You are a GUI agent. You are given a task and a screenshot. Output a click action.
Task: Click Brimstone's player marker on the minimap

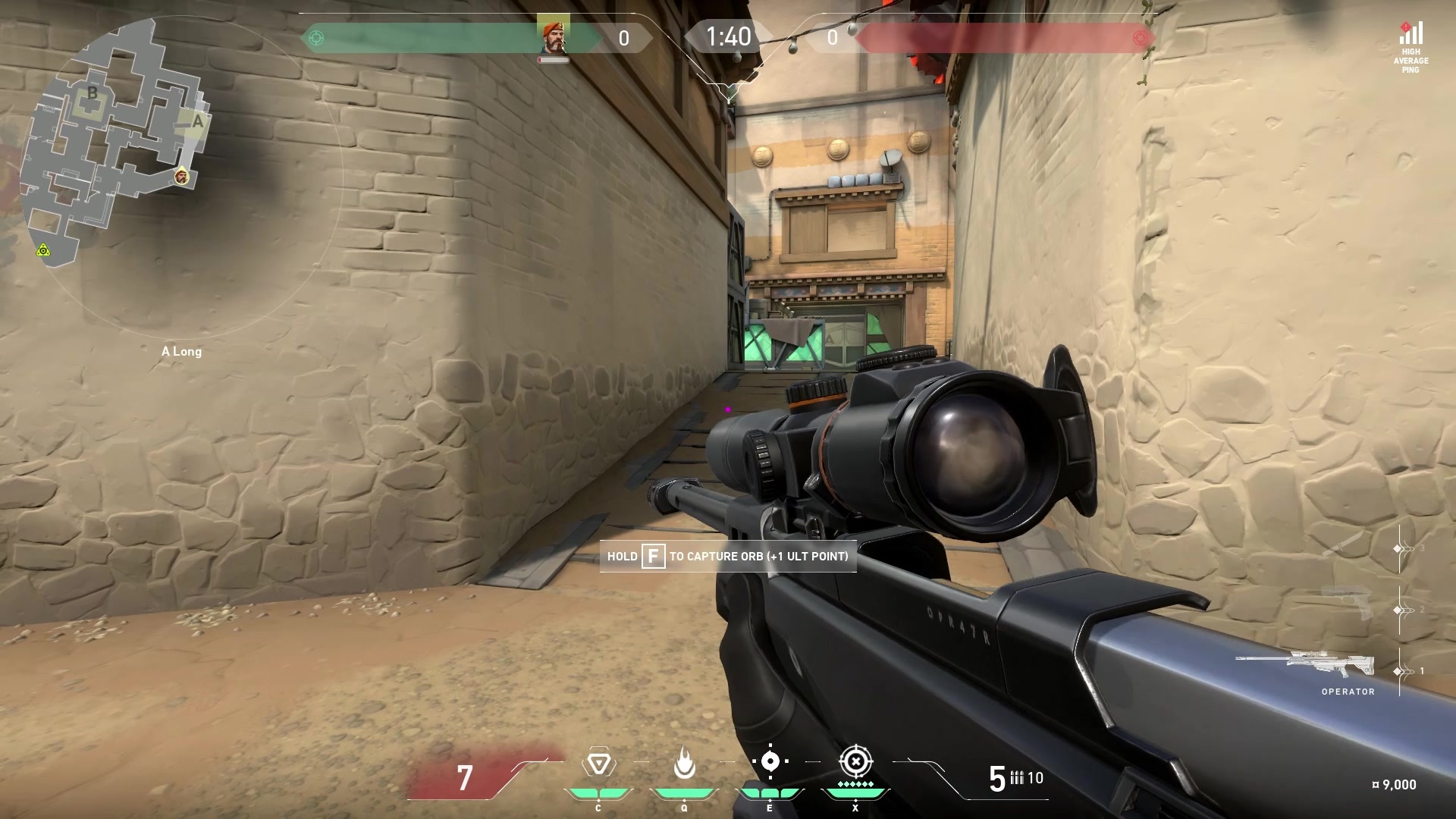click(181, 177)
